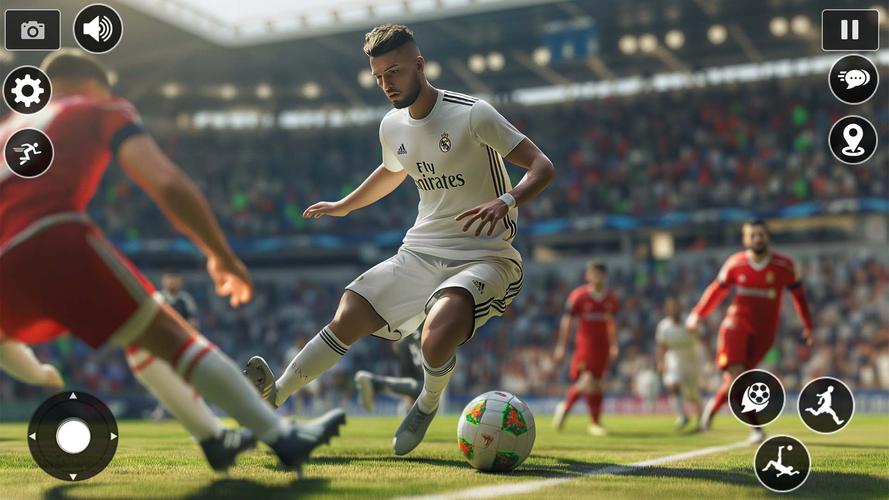This screenshot has height=500, width=889.
Task: Perform the slide tackle action
Action: [x=782, y=463]
